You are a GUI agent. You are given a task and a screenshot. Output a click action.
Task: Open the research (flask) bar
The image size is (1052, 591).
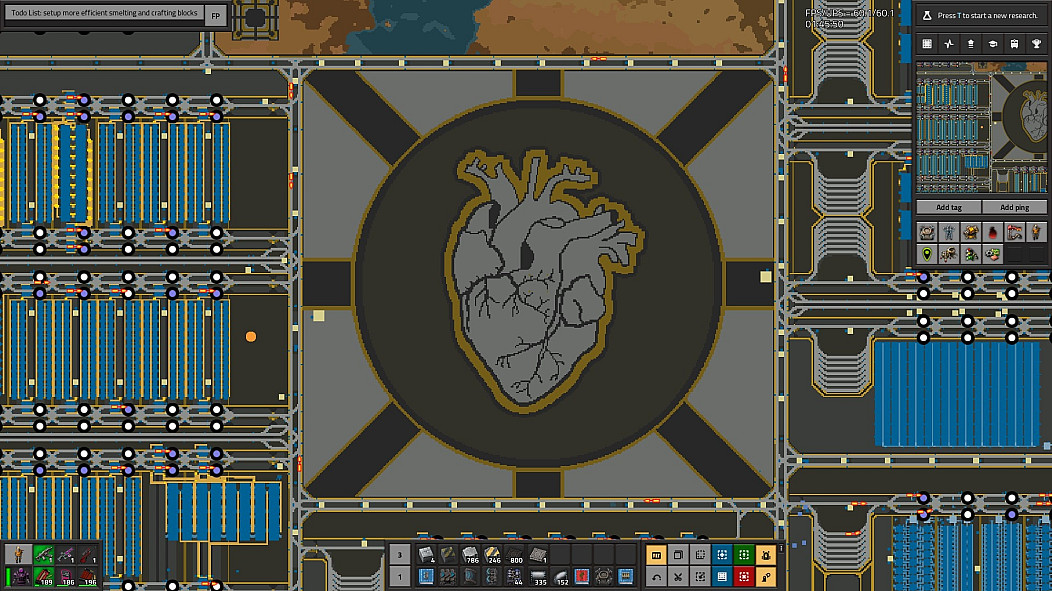point(980,16)
